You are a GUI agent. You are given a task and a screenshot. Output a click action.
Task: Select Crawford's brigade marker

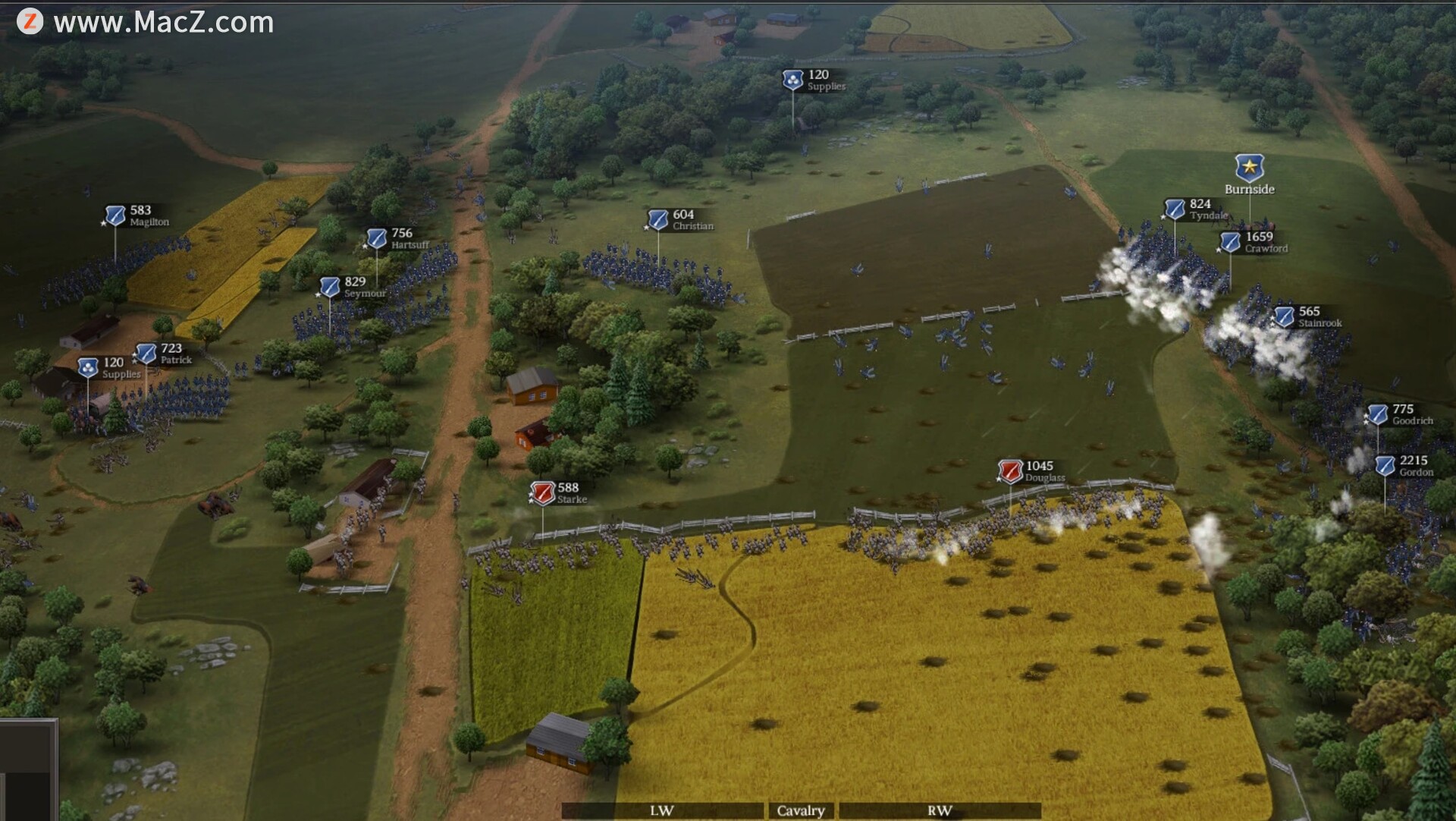point(1230,242)
